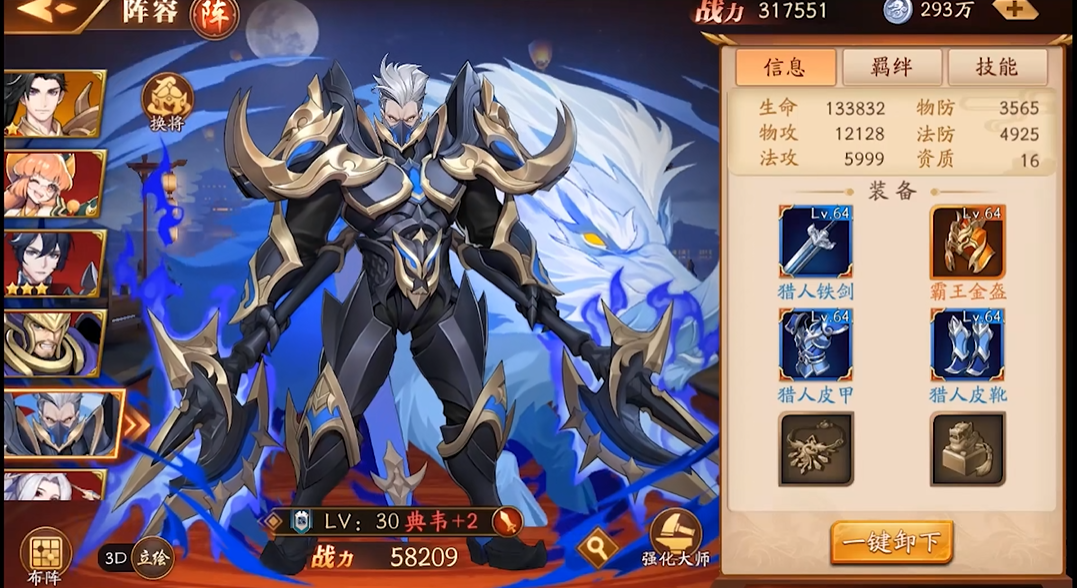Pick the top black-haired hero portrait
The image size is (1077, 588).
point(54,103)
